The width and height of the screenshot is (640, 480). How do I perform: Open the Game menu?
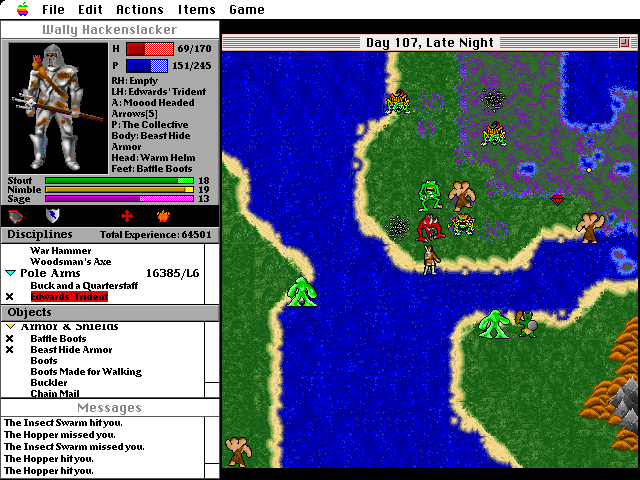[x=247, y=10]
